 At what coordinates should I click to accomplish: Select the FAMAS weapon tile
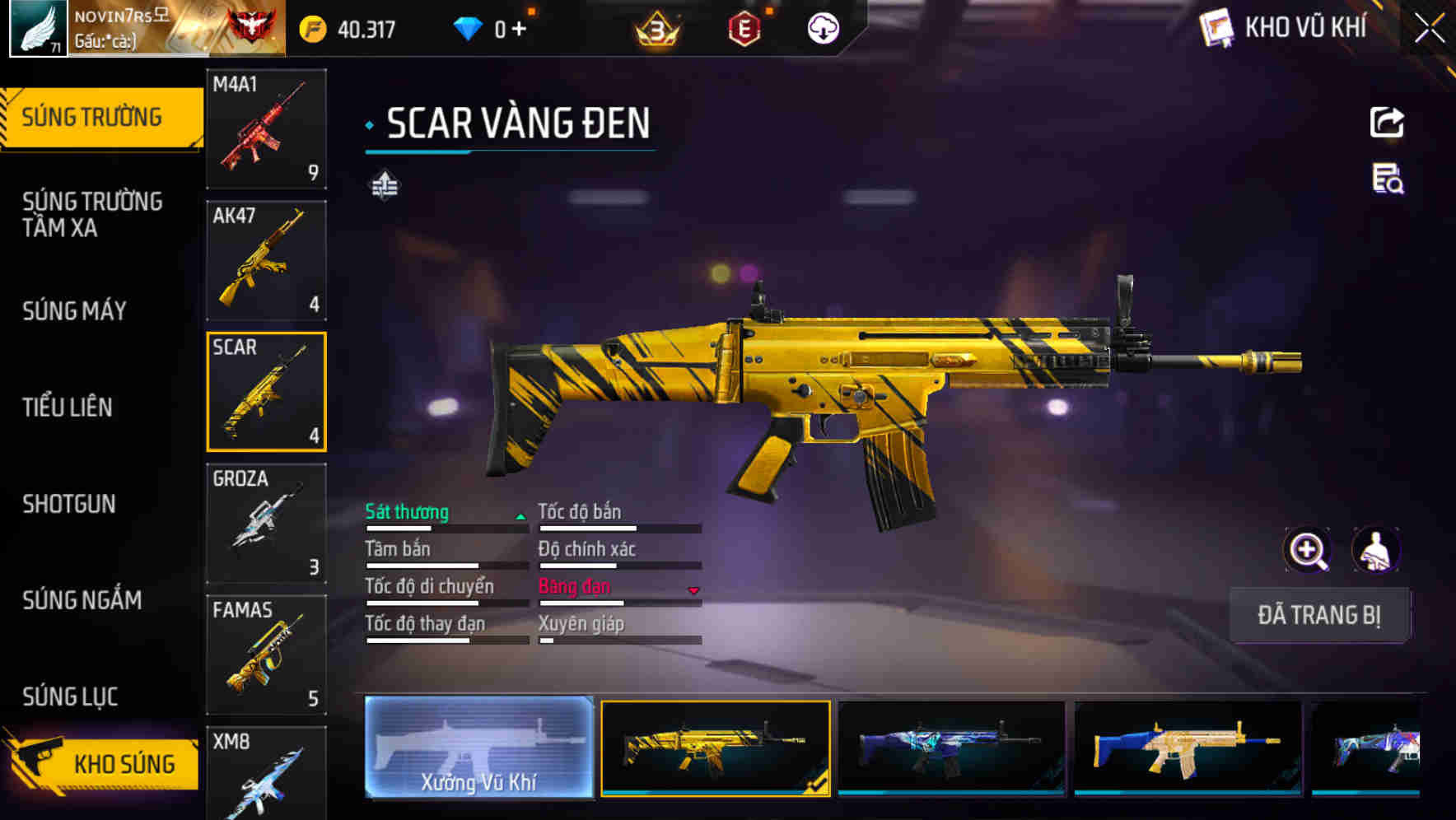click(x=266, y=655)
